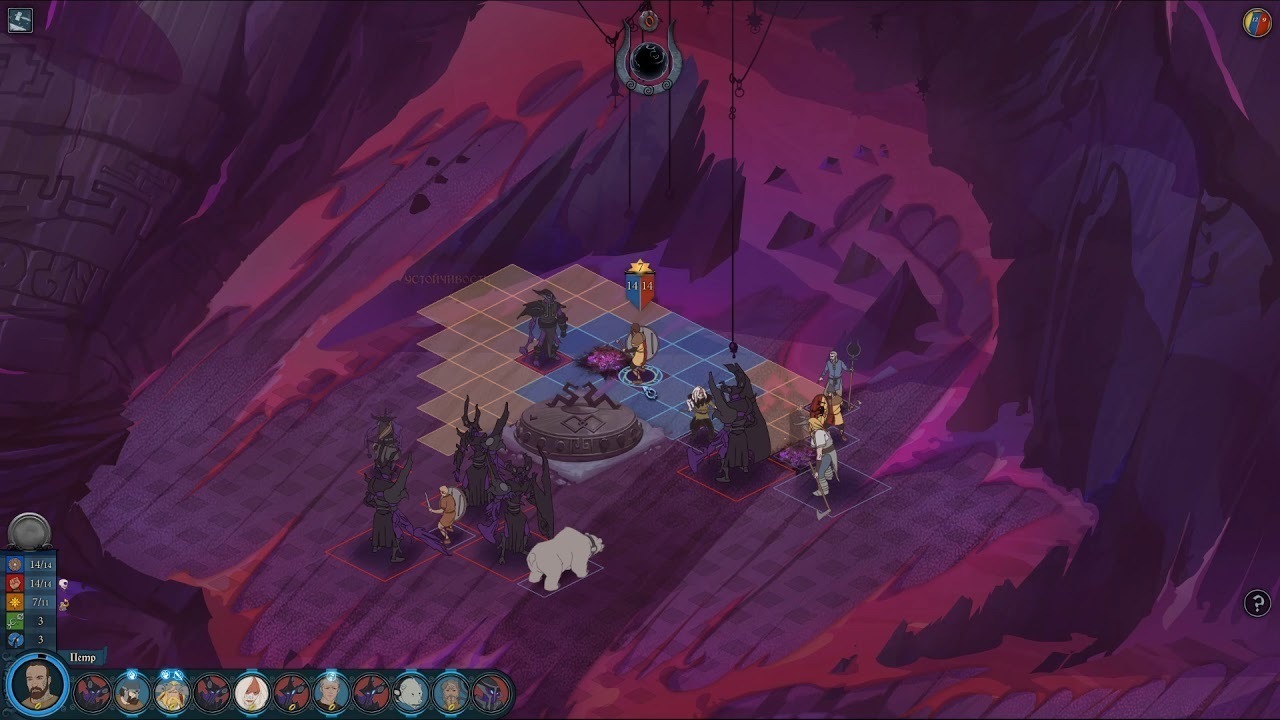Select Петр's large active portrait
This screenshot has height=720, width=1280.
(38, 686)
